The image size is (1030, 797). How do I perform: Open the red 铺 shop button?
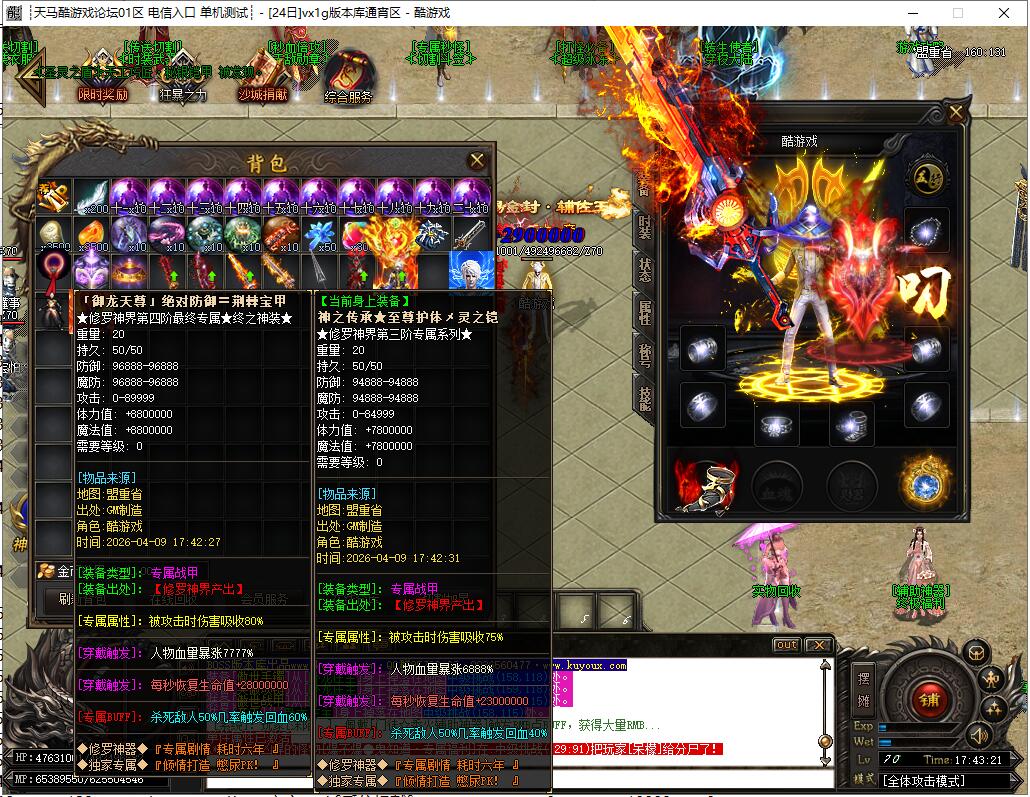click(x=928, y=698)
